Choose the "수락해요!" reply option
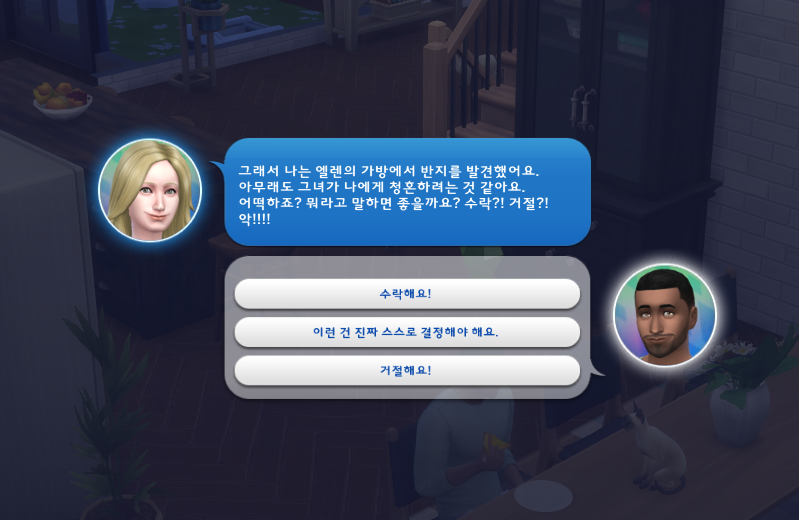 tap(406, 294)
